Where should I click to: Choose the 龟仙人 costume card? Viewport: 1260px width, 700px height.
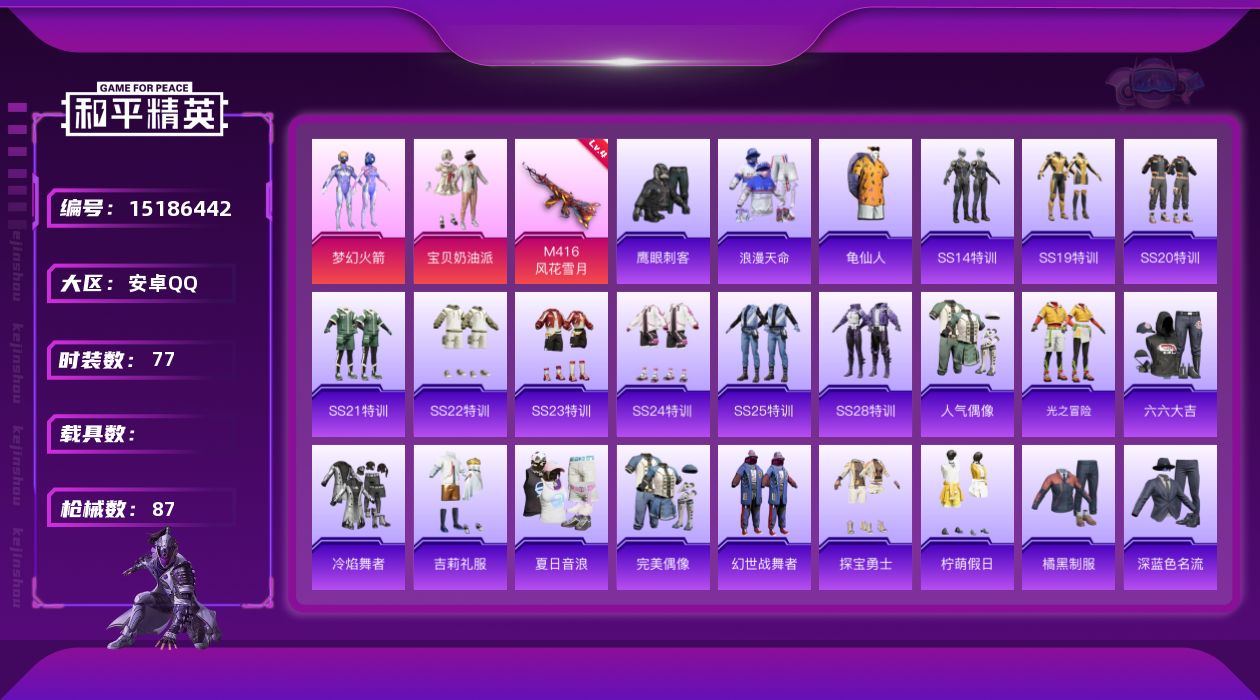tap(865, 210)
